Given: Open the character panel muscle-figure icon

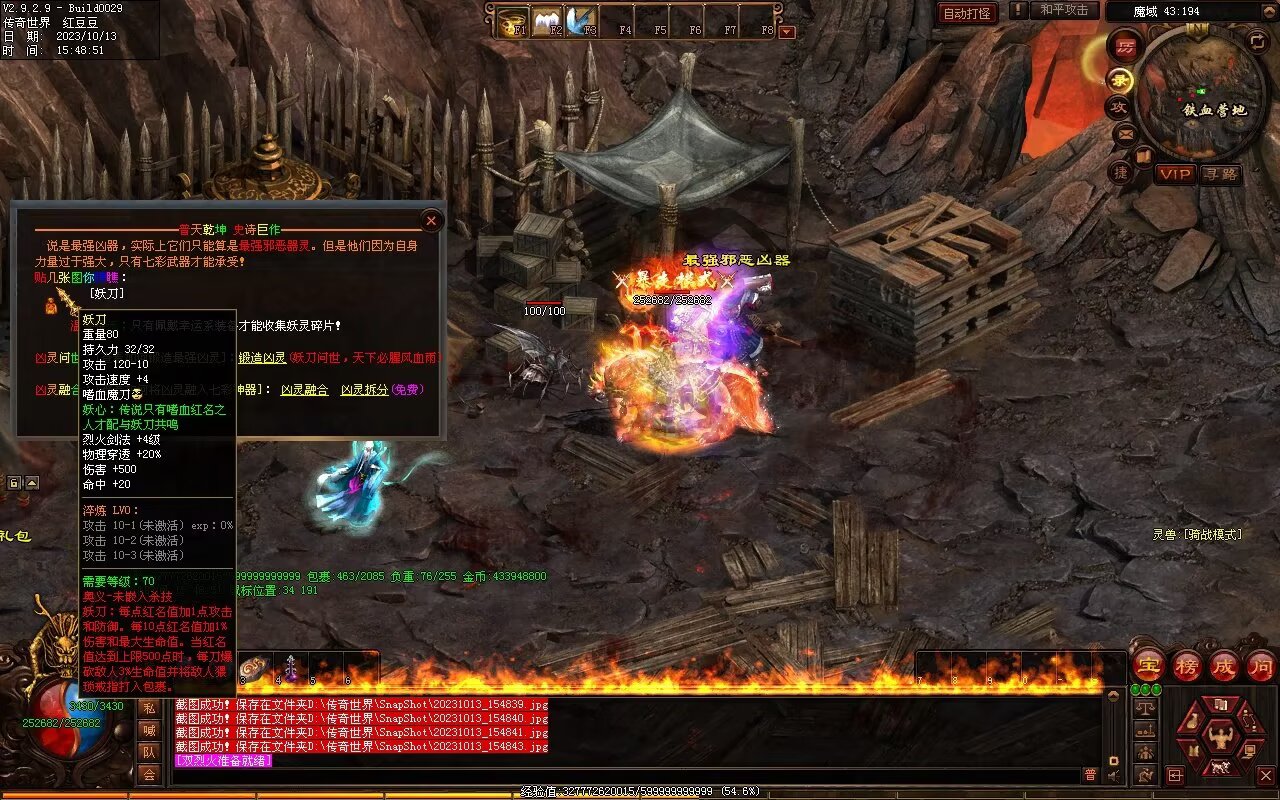Looking at the screenshot, I should pos(1219,737).
